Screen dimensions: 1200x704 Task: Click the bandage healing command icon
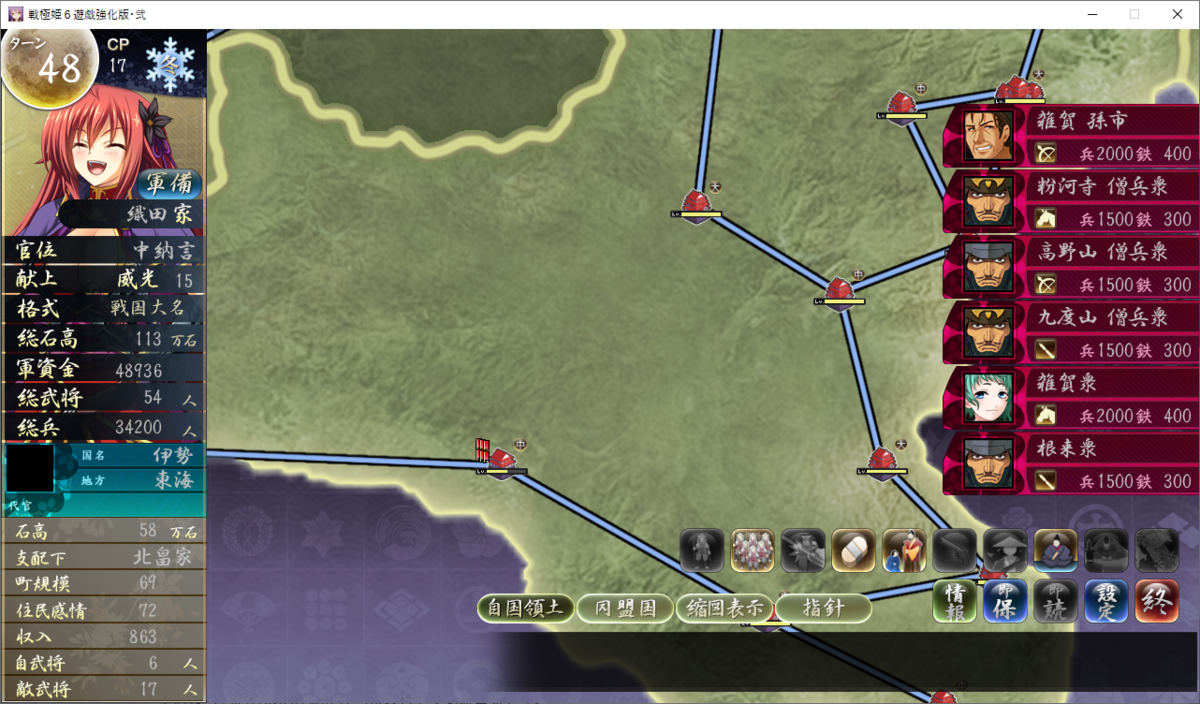[x=852, y=550]
